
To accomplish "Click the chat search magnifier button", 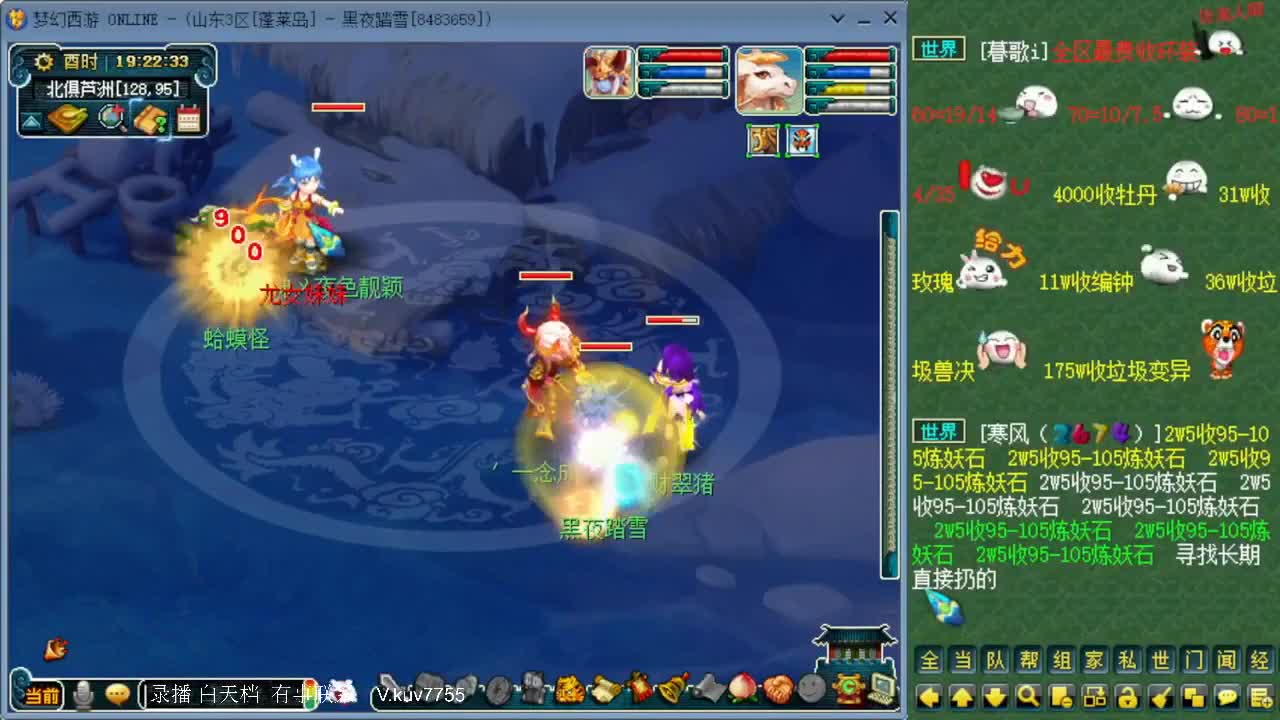I will pos(1030,695).
